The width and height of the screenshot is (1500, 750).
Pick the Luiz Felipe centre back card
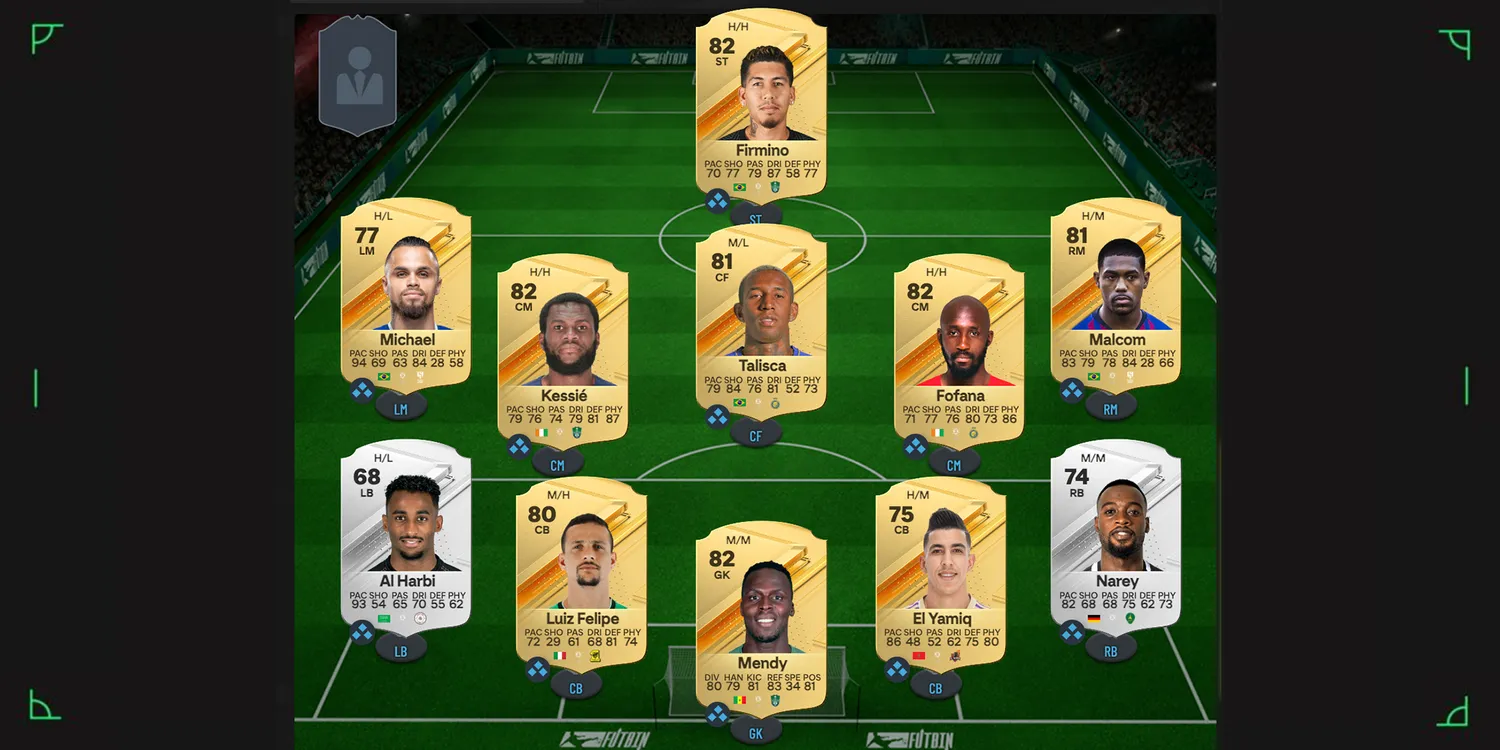point(581,568)
